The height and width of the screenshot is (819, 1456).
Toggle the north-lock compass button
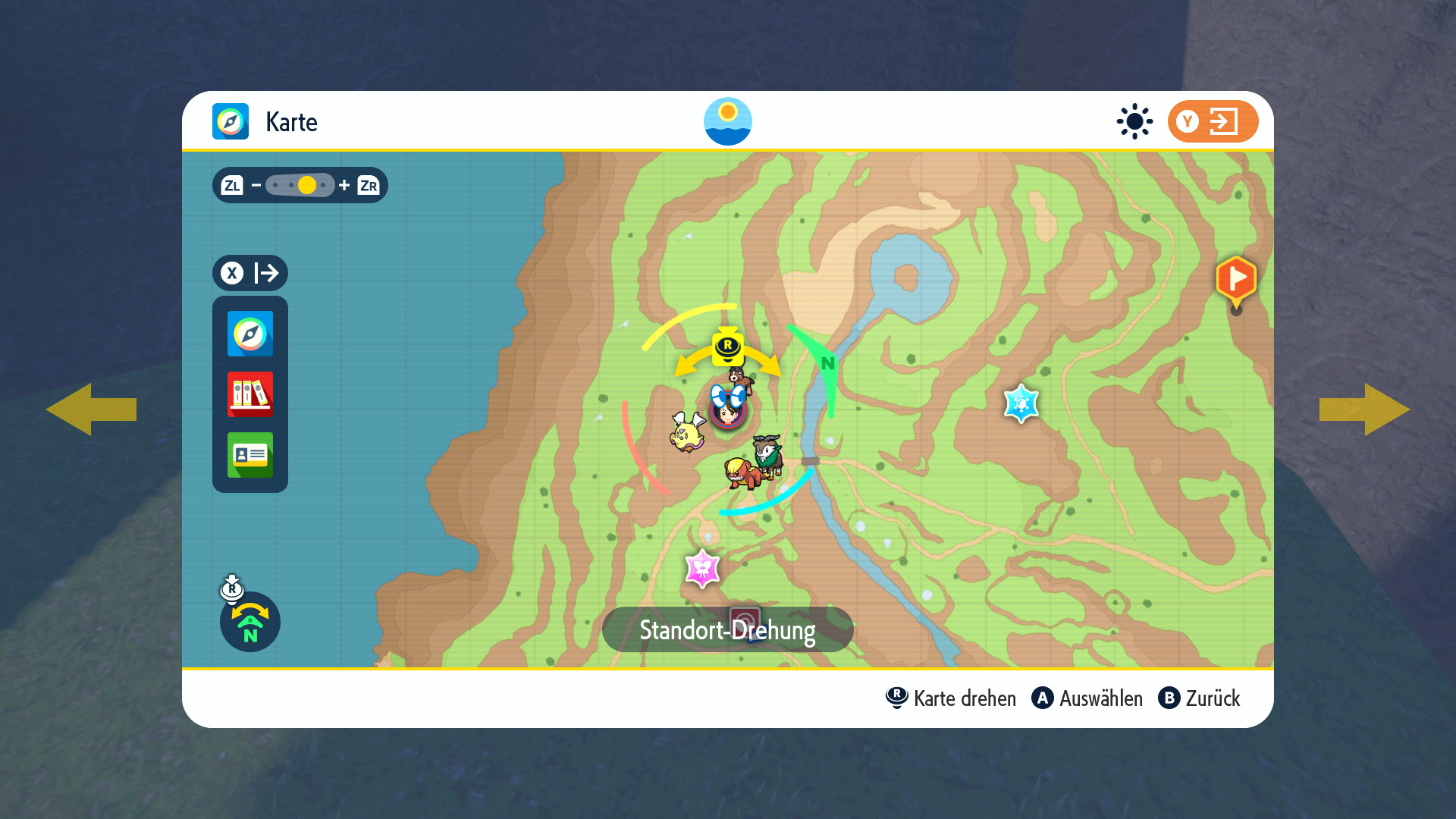click(249, 622)
